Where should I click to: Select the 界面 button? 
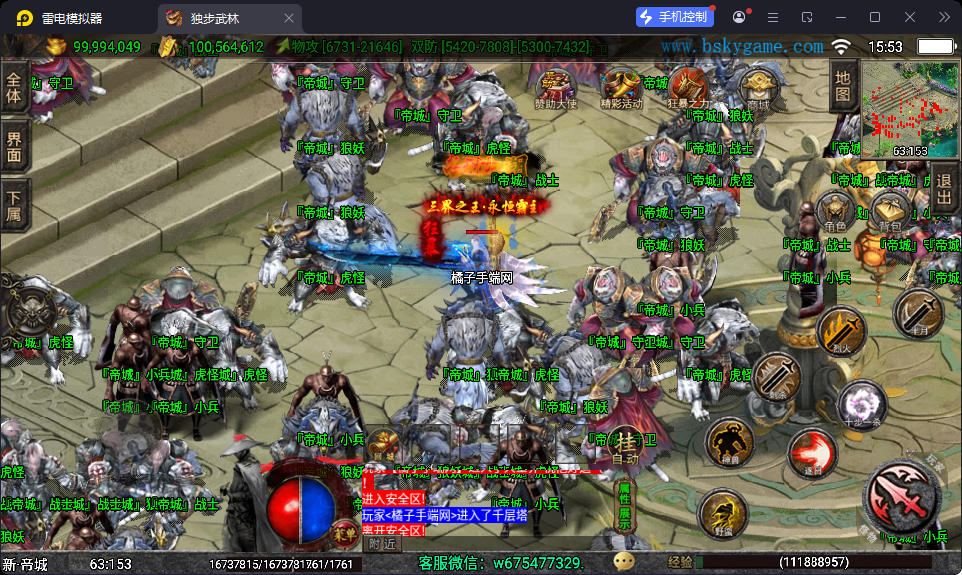(14, 146)
